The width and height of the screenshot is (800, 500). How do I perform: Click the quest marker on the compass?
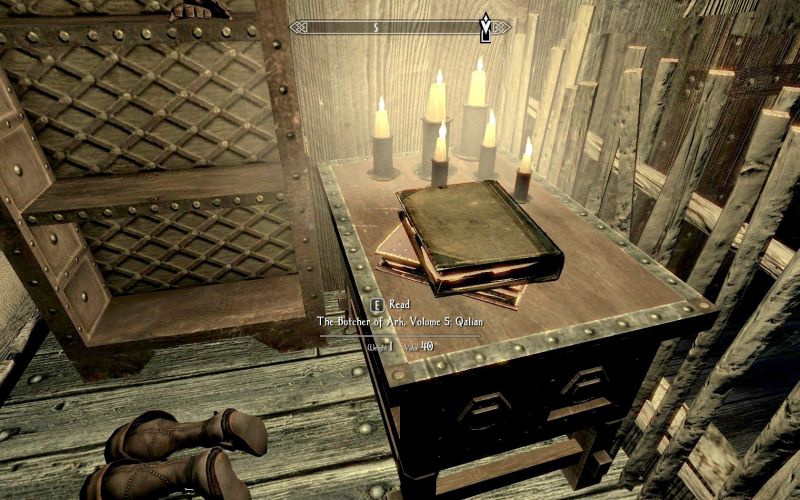coord(486,25)
